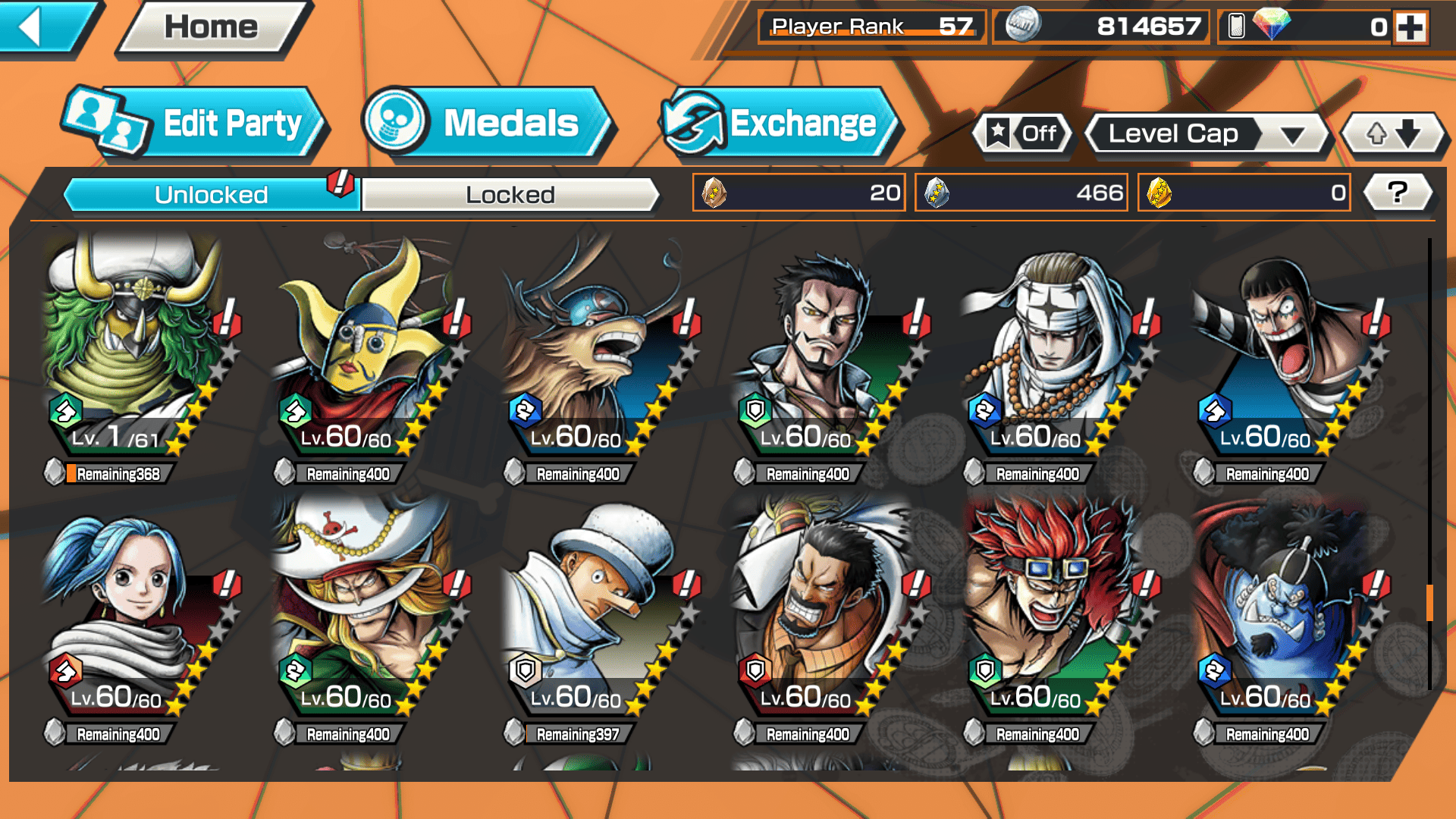Open the Medals screen
This screenshot has width=1456, height=819.
click(x=485, y=124)
